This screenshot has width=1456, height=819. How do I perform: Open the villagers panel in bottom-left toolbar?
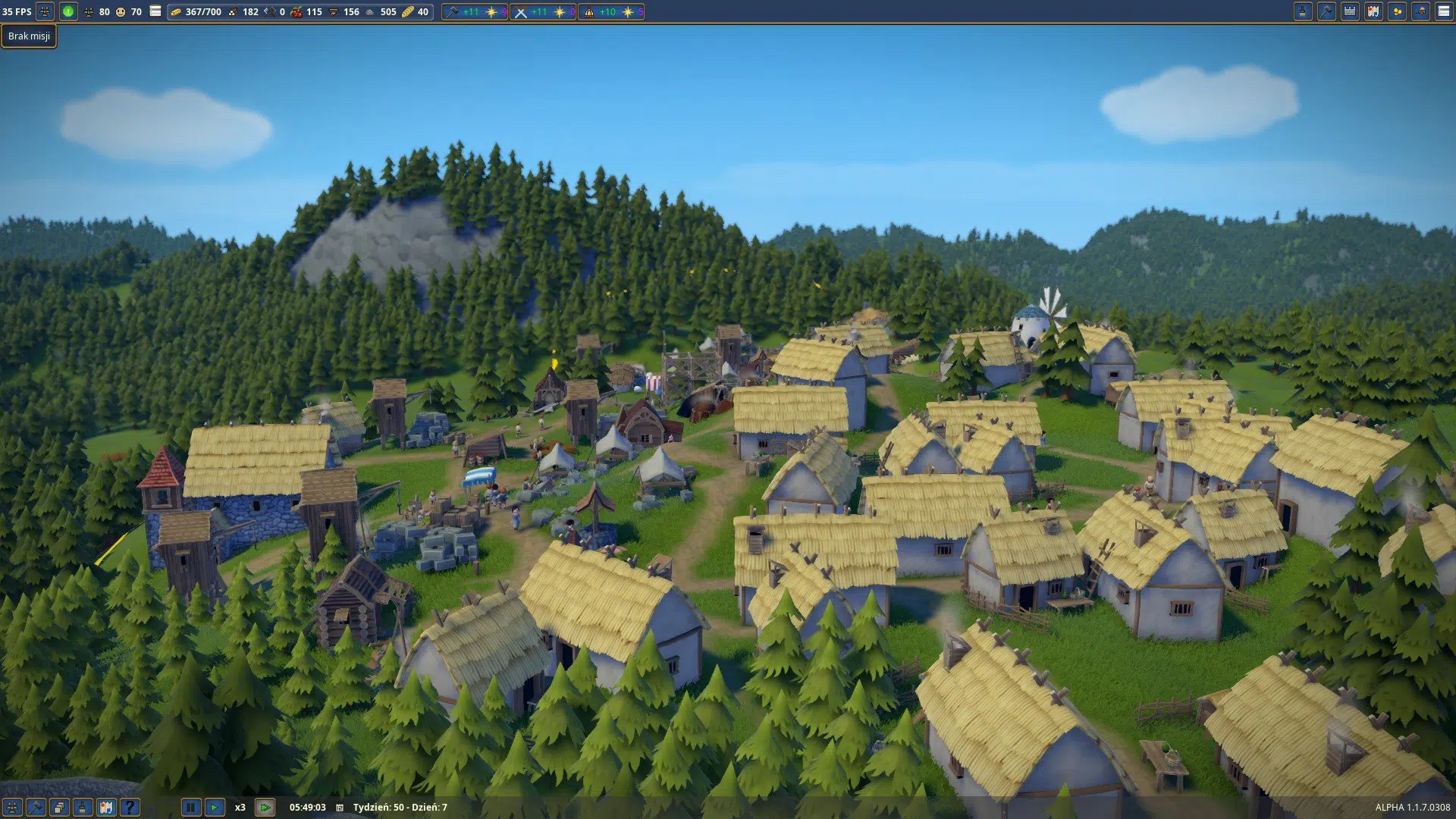point(12,808)
